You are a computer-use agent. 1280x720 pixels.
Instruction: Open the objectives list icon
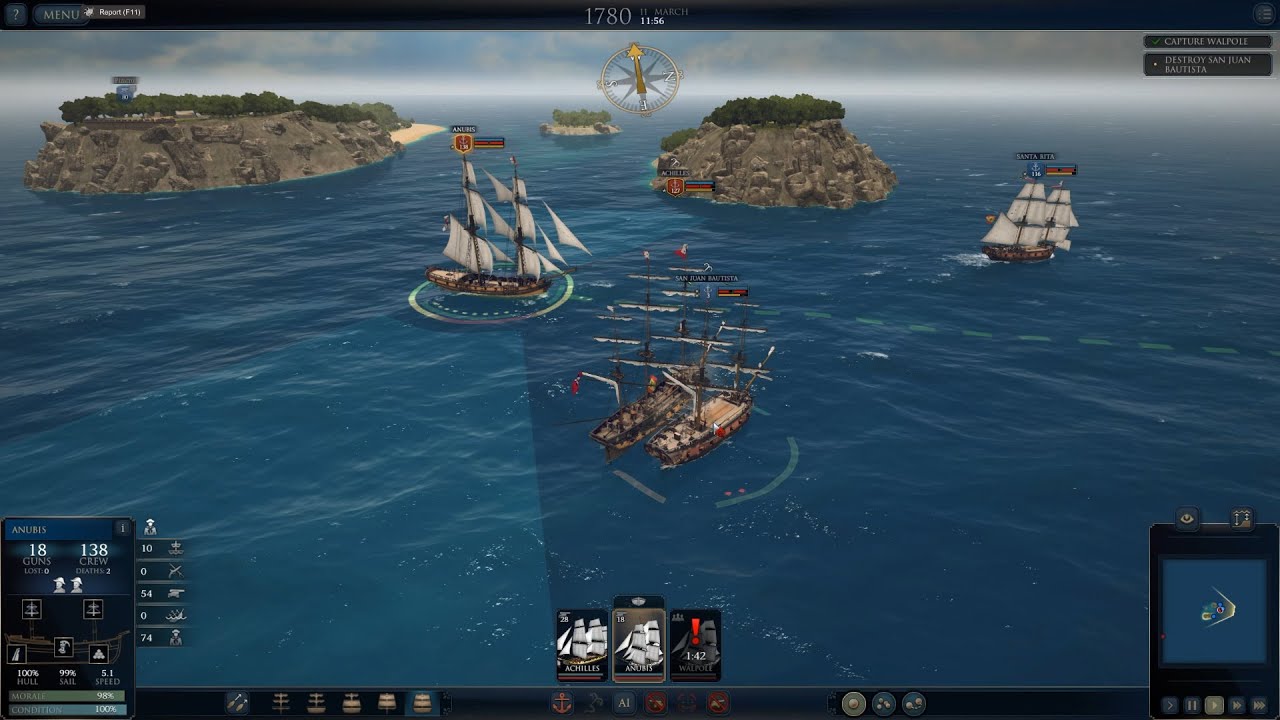tap(1263, 14)
